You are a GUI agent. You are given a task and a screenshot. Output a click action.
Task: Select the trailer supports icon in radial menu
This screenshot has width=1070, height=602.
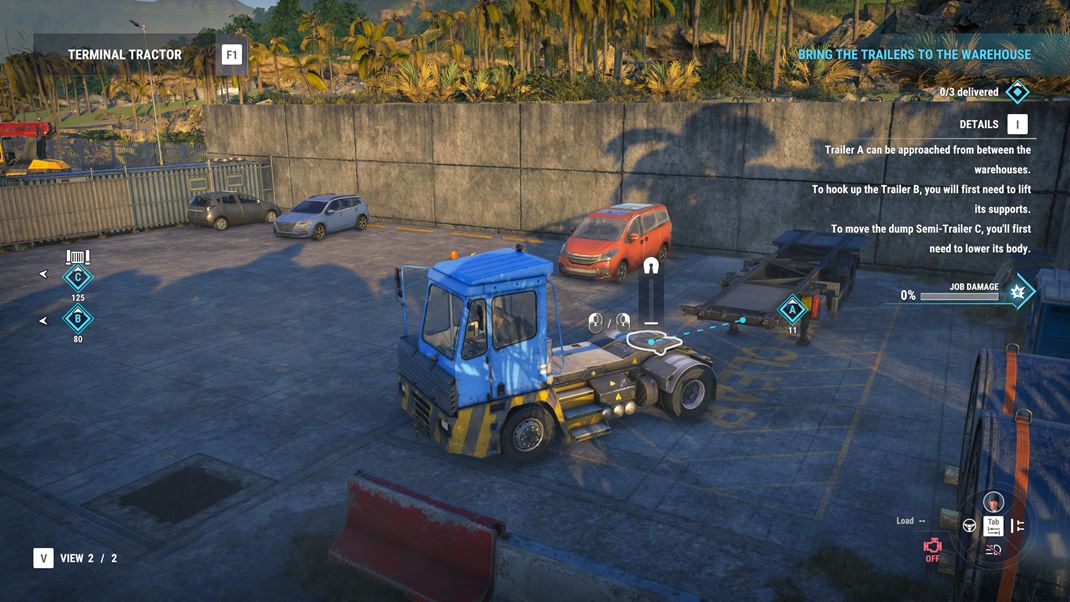pos(1017,525)
